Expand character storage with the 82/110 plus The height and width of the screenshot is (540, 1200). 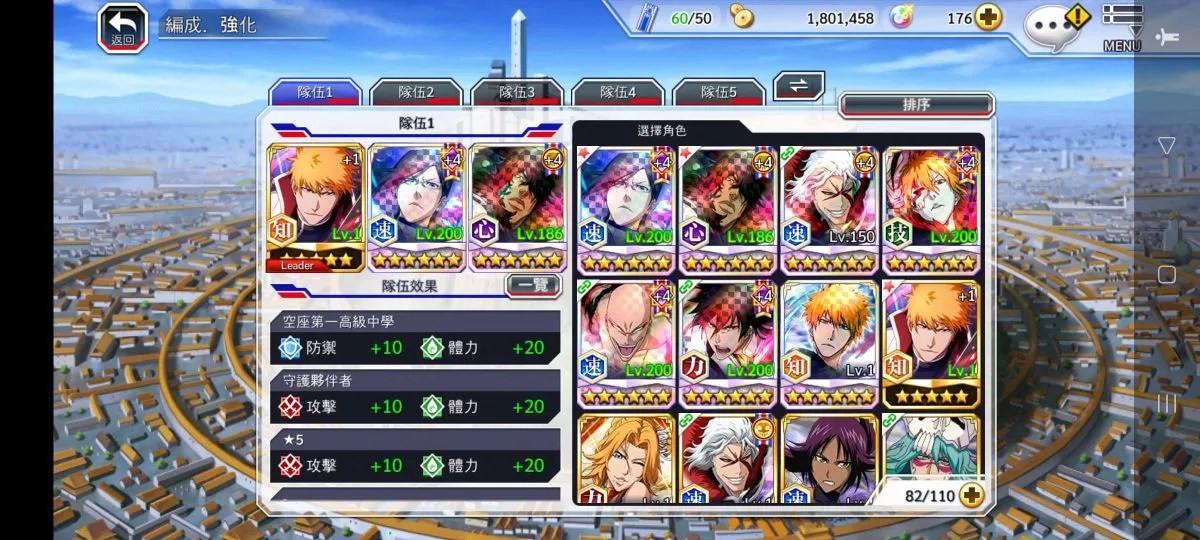[970, 494]
